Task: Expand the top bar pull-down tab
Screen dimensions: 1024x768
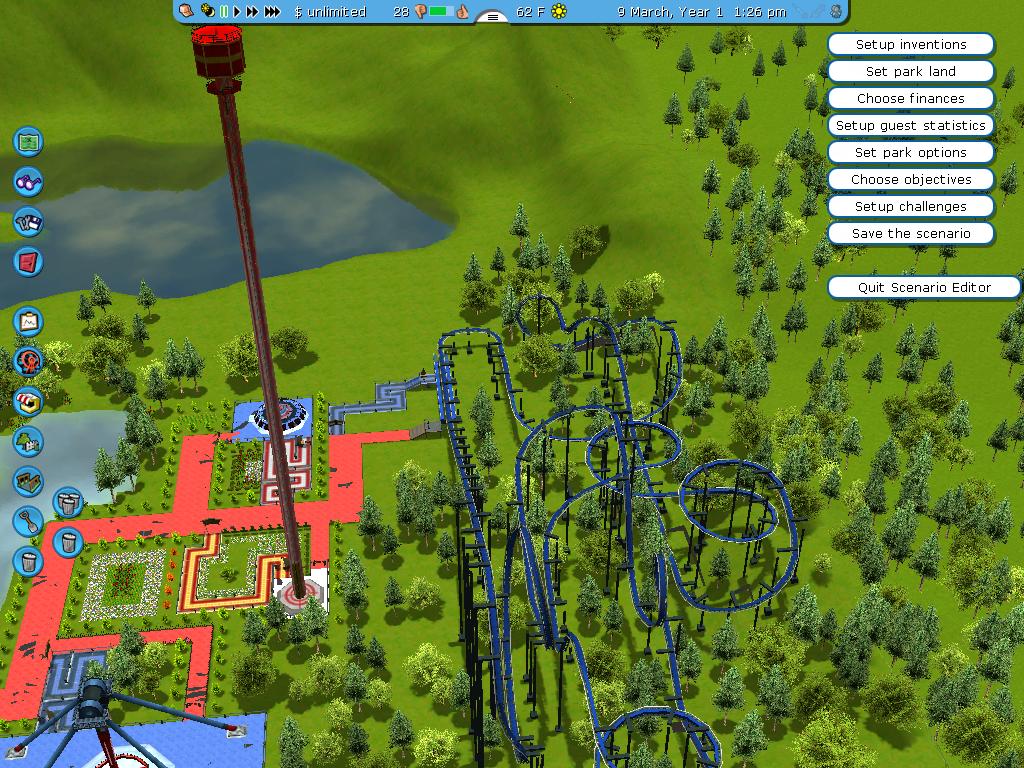Action: point(491,17)
